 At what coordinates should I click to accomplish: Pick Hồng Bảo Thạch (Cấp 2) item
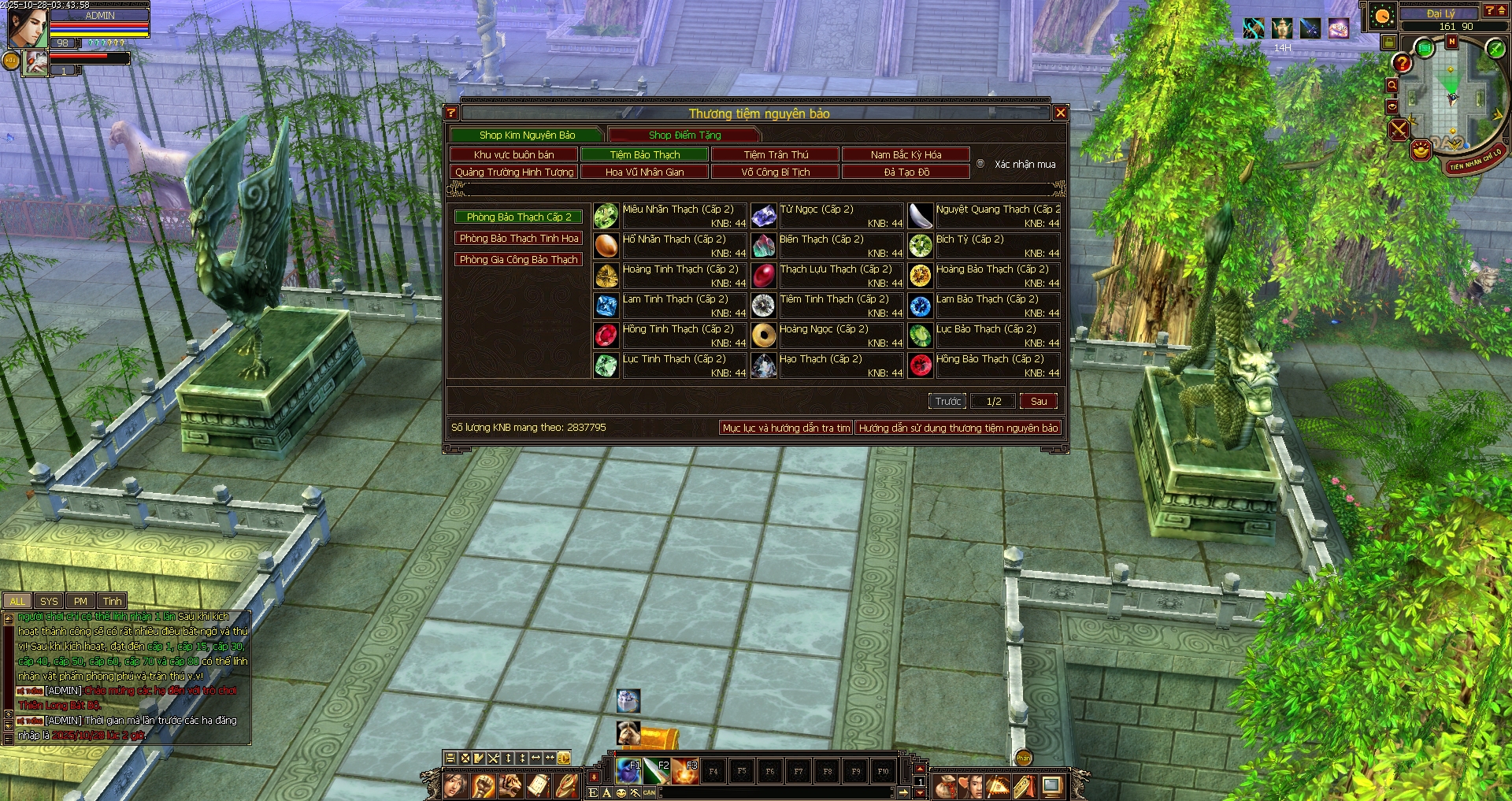click(920, 365)
